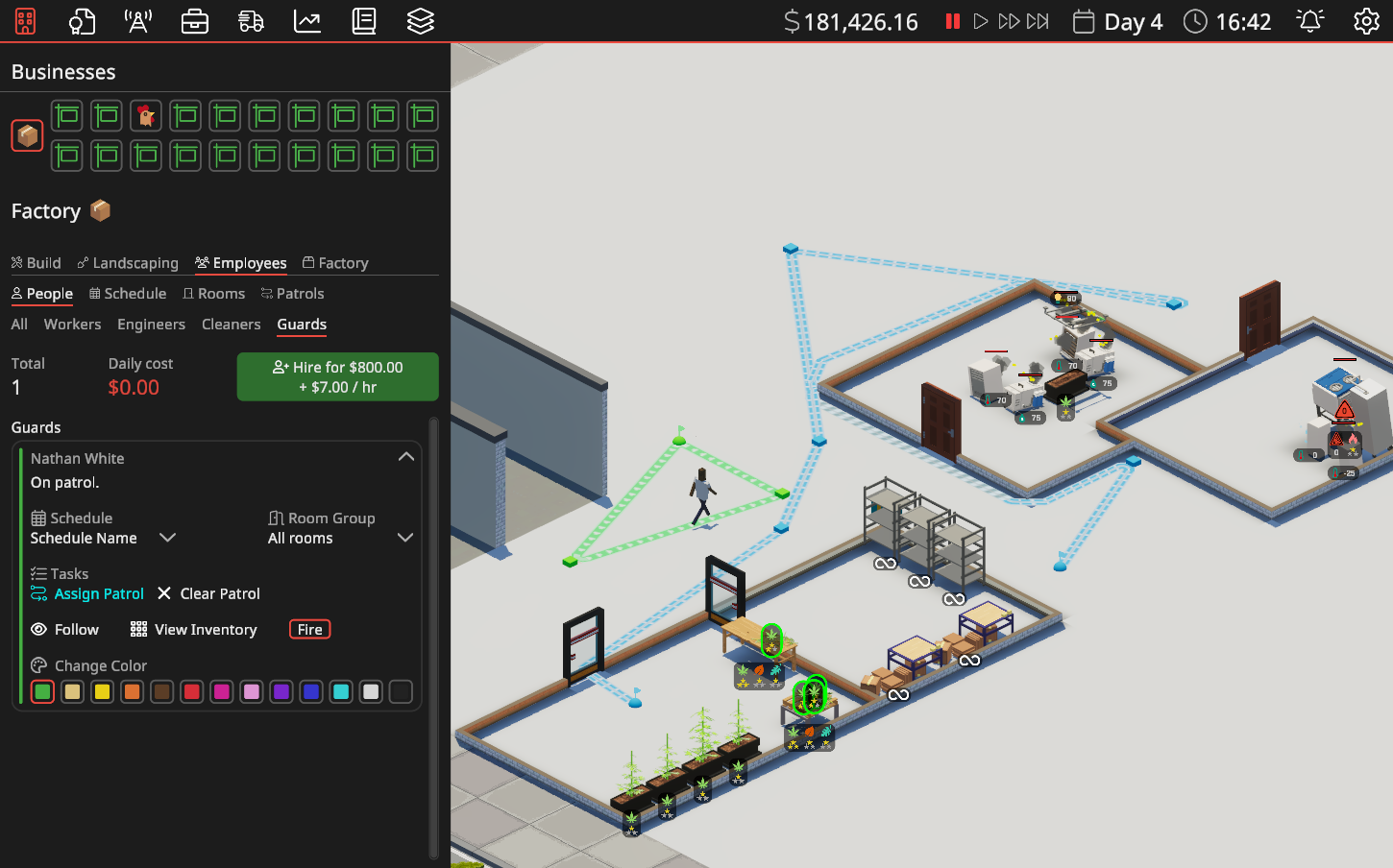Select the Cleaners filter
The image size is (1393, 868).
point(231,325)
